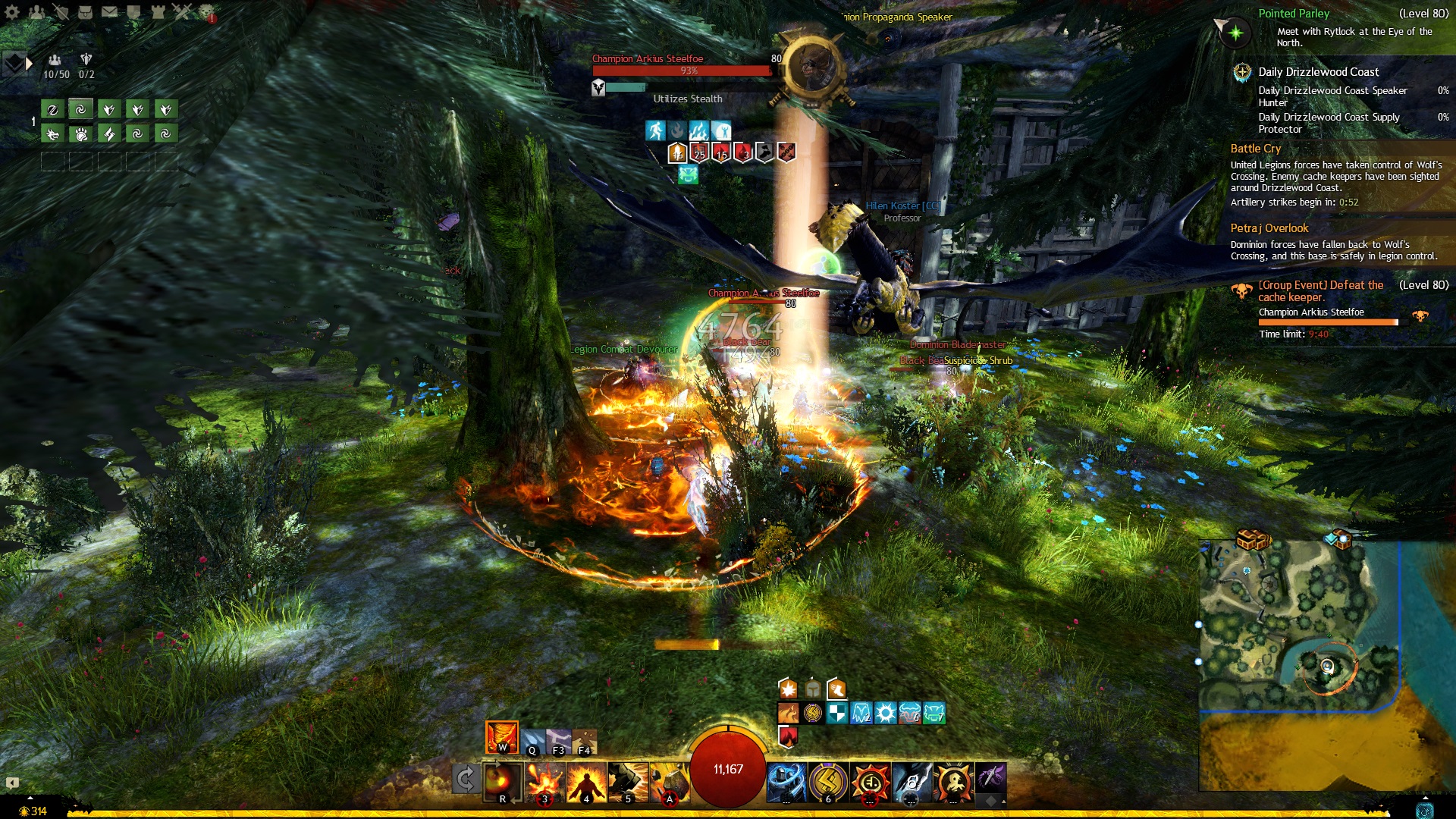Screen dimensions: 1456x819
Task: Activate the golden lightning signet skill
Action: tap(828, 781)
